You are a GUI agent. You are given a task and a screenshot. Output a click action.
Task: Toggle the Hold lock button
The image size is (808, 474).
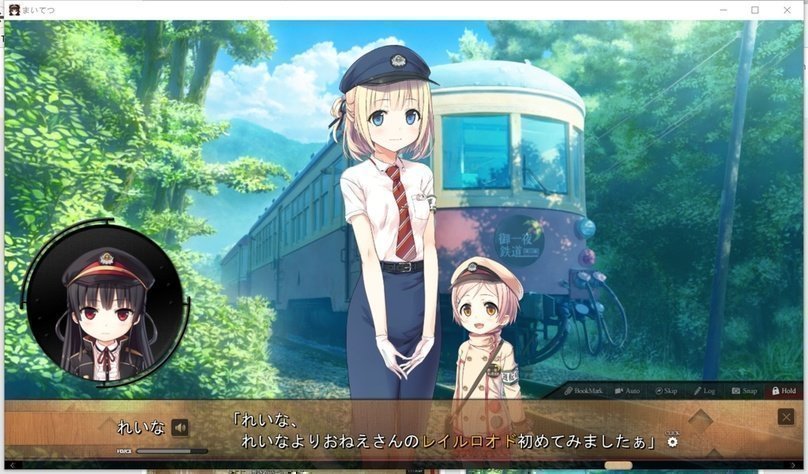coord(783,391)
